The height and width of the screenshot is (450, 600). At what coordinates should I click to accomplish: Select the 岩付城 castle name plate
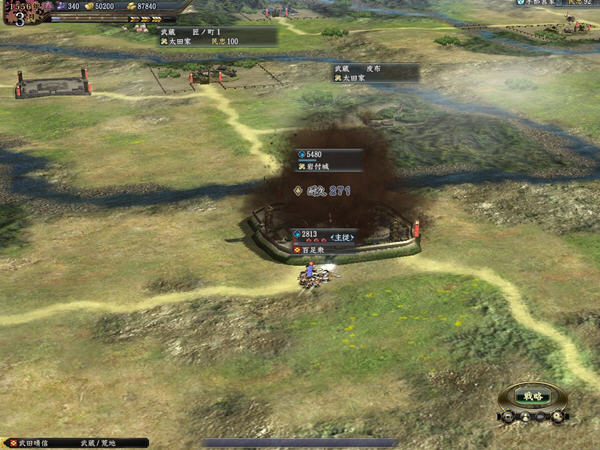pyautogui.click(x=328, y=160)
